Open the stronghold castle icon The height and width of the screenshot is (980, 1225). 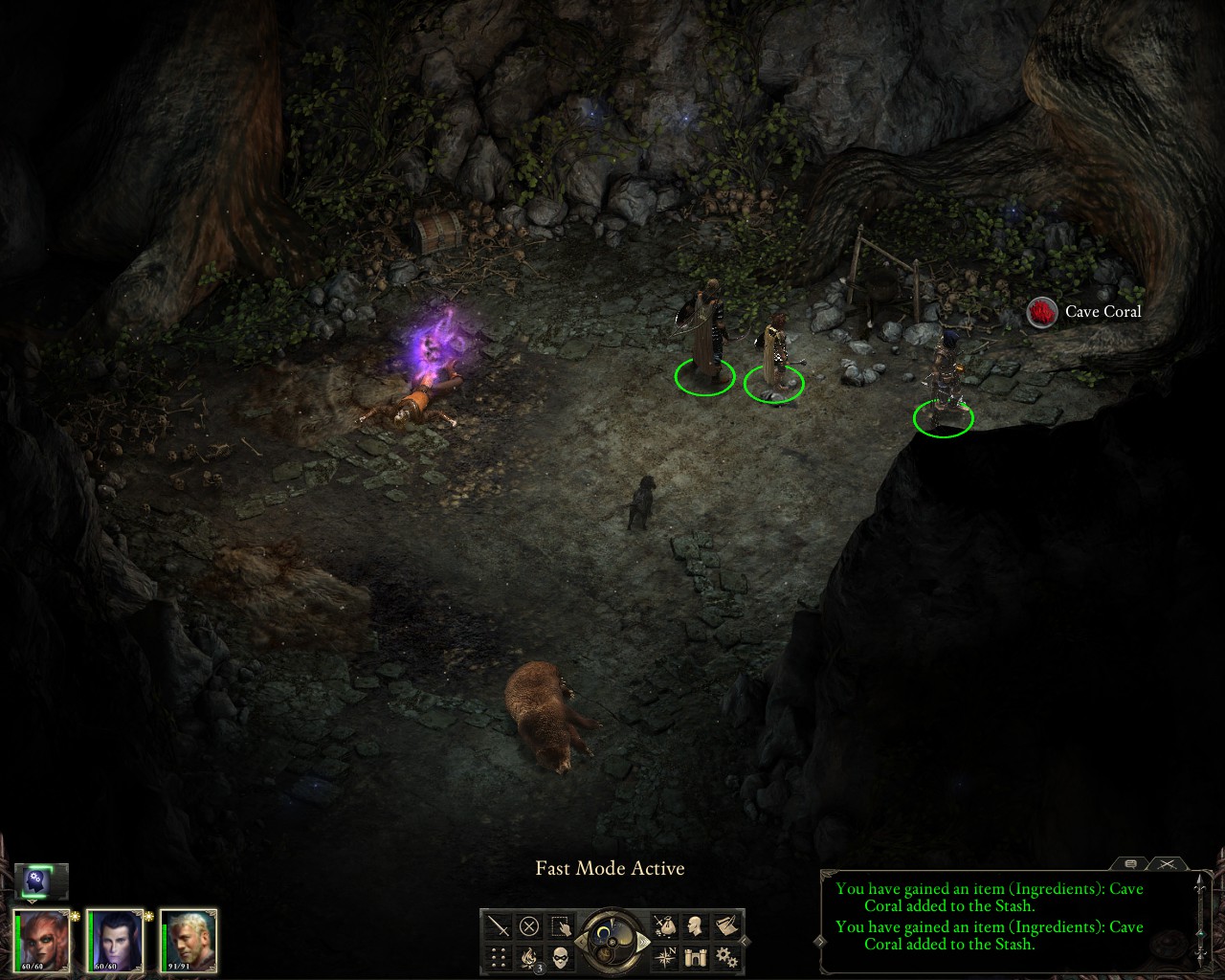tap(696, 956)
